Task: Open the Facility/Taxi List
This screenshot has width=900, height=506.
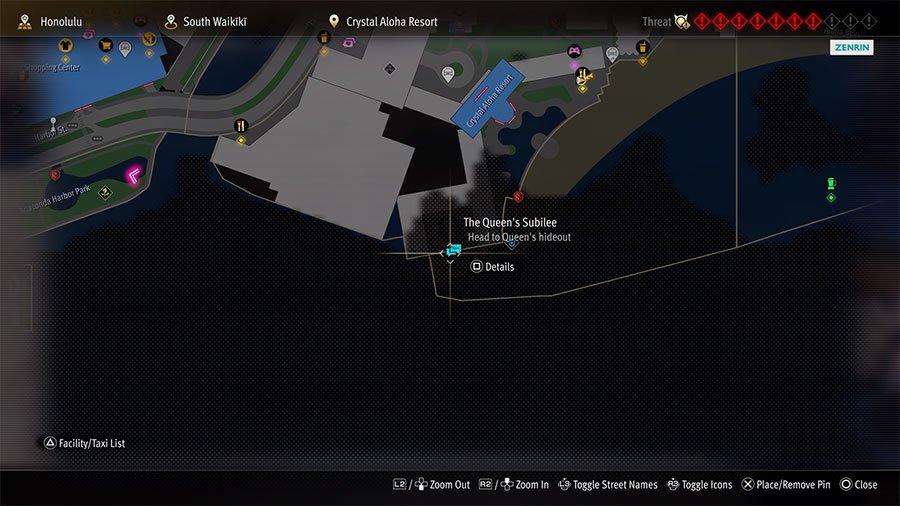Action: [x=84, y=443]
